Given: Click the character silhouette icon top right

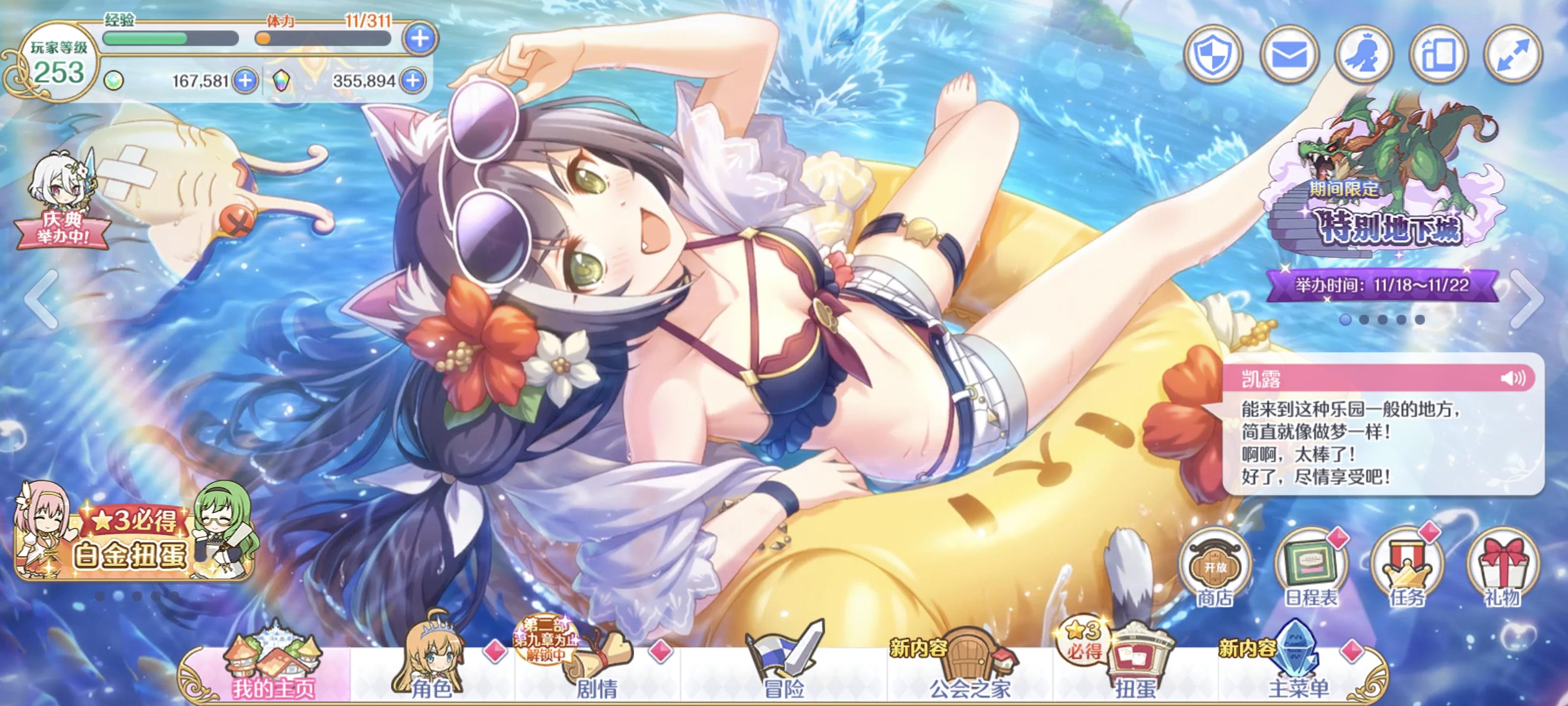Looking at the screenshot, I should 1367,53.
